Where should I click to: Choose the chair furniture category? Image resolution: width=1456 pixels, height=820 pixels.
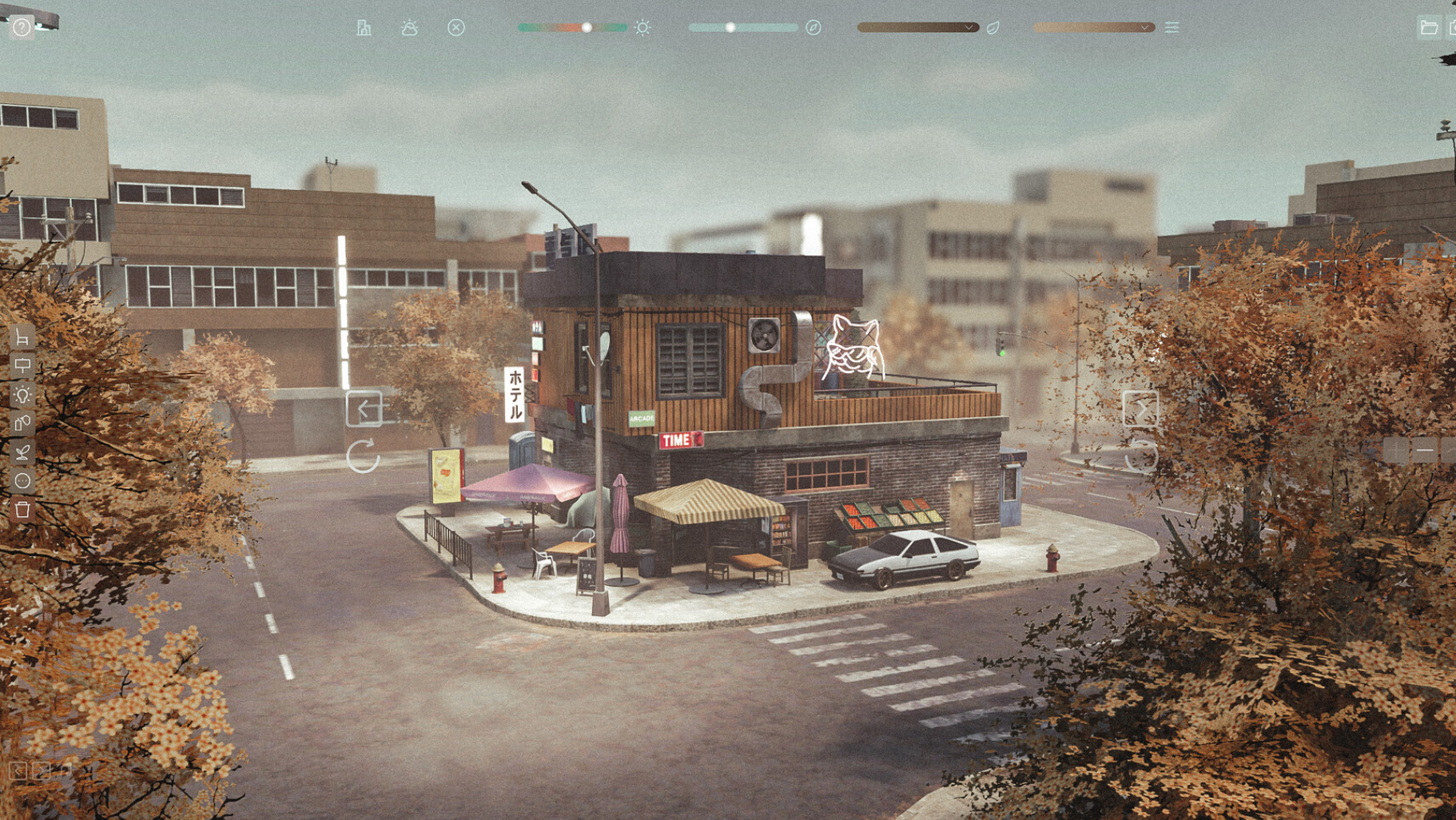click(22, 338)
